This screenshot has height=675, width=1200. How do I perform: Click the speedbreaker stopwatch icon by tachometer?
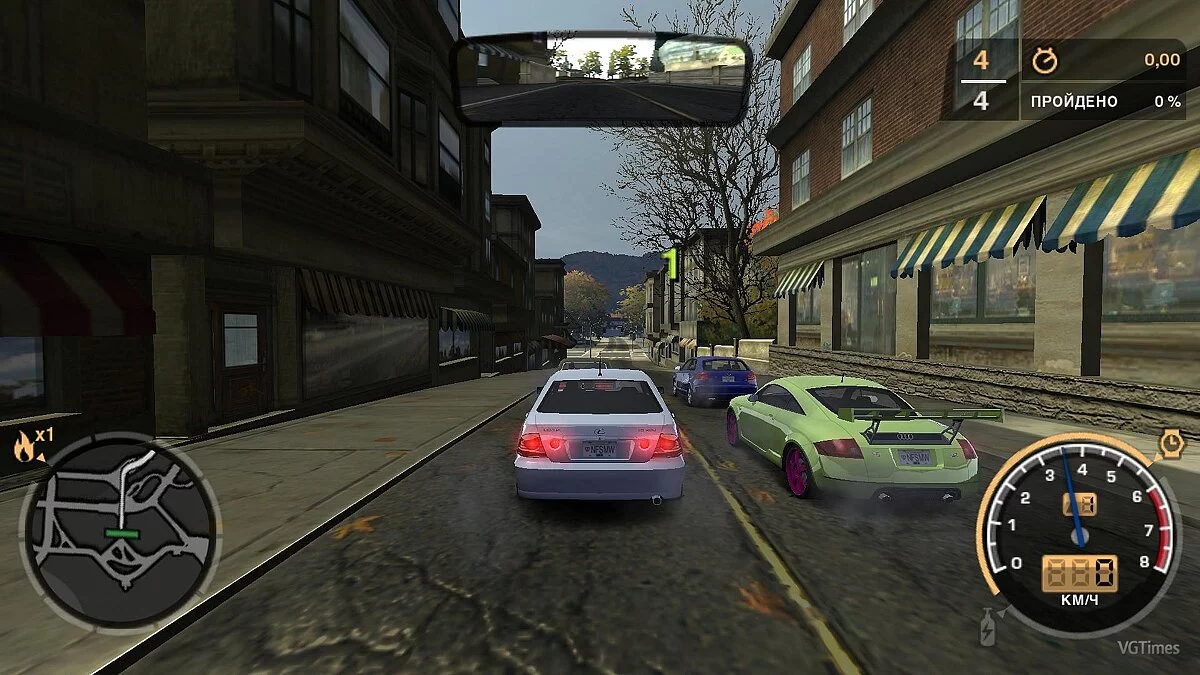(x=1171, y=443)
